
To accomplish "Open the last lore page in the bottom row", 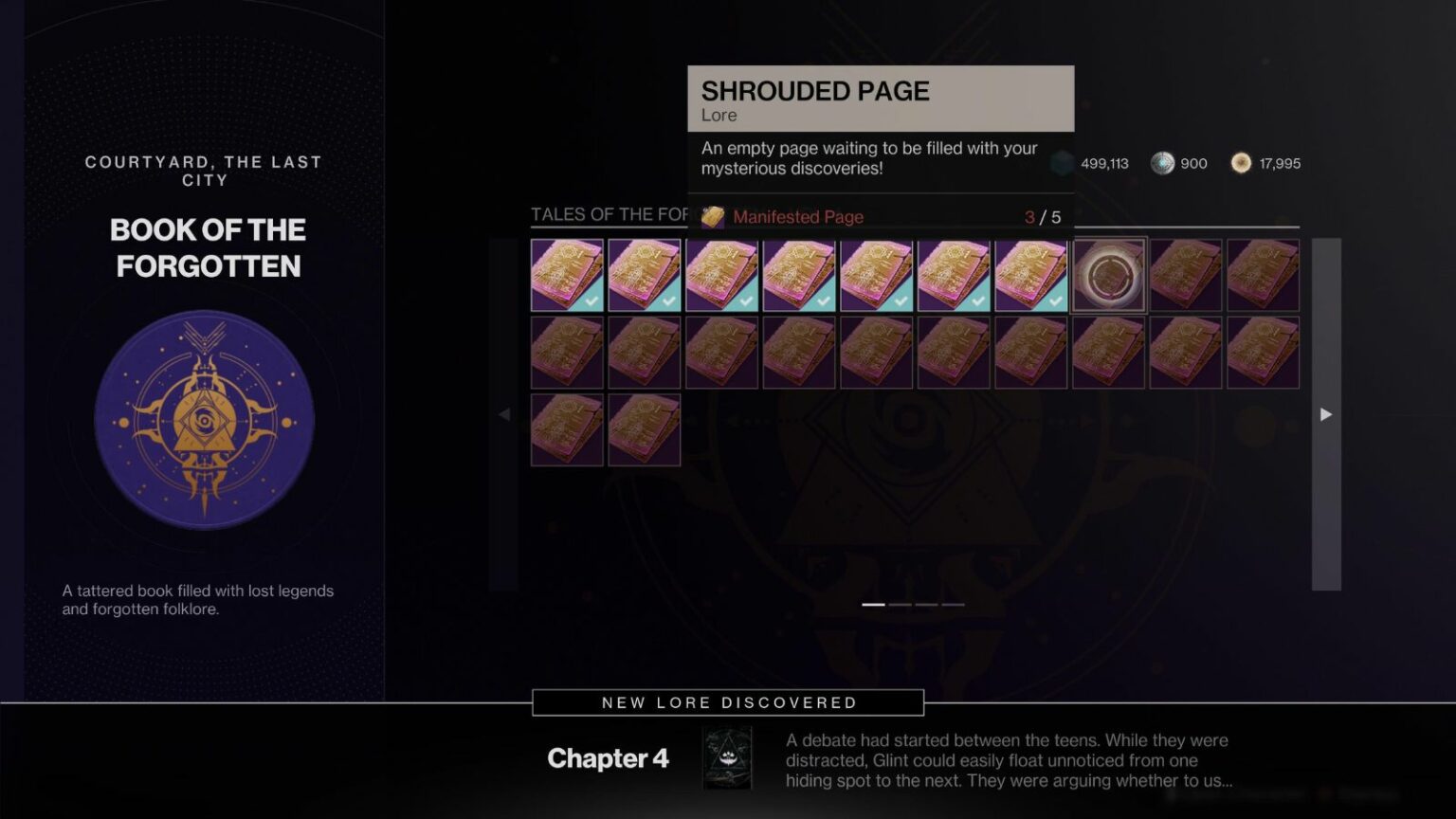I will click(645, 429).
